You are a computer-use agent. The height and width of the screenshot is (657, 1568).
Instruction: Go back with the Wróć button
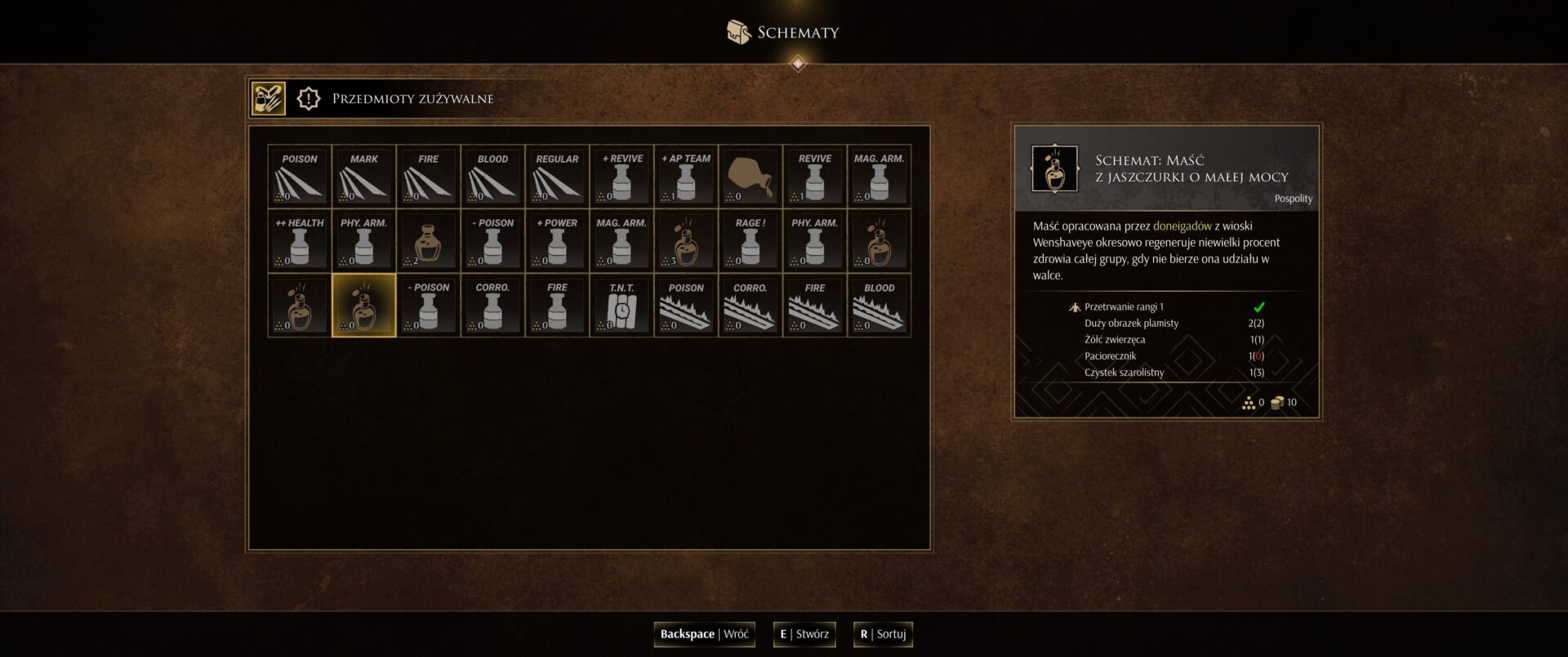704,634
